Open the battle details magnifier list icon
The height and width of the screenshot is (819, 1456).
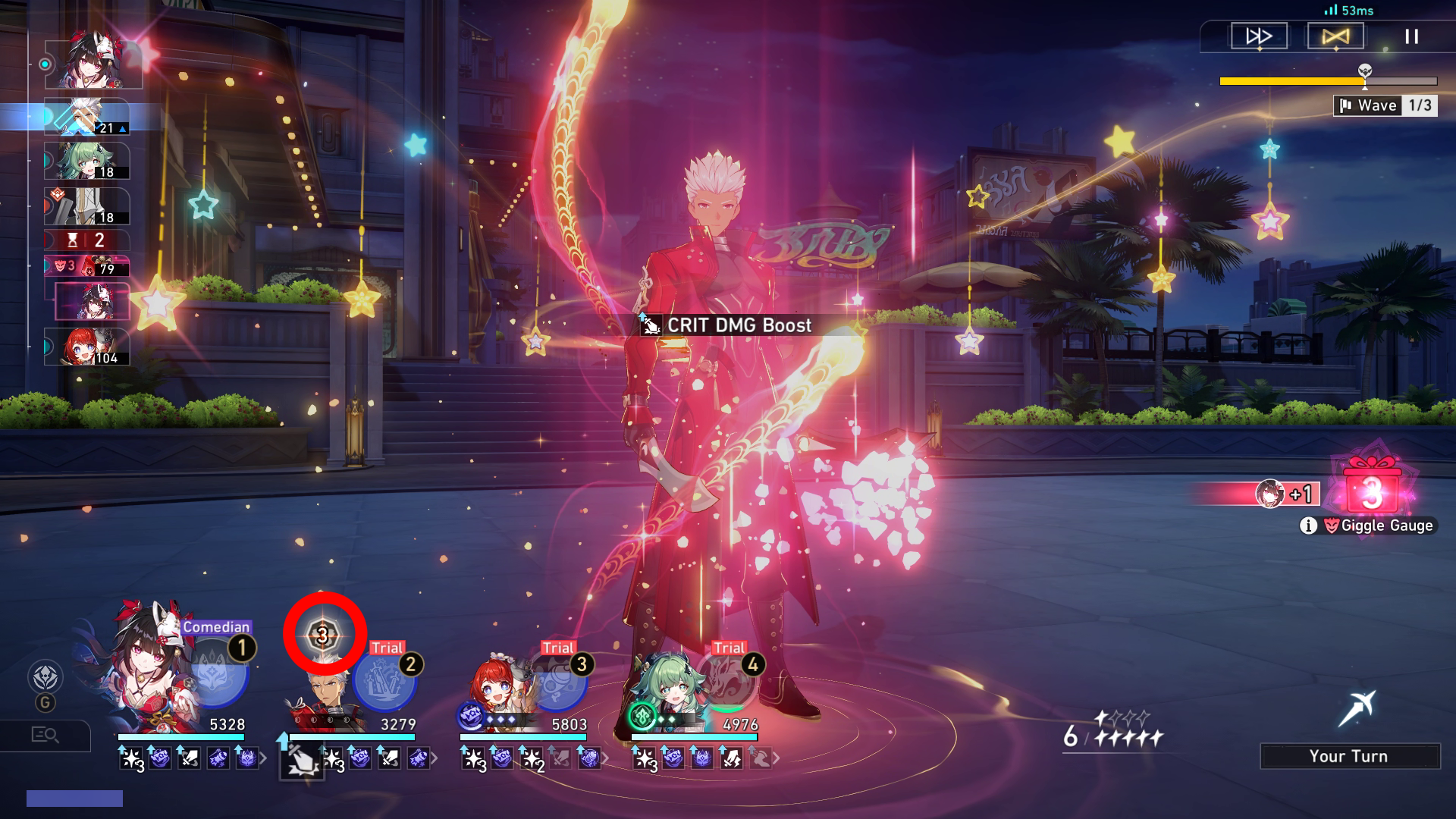click(x=45, y=735)
